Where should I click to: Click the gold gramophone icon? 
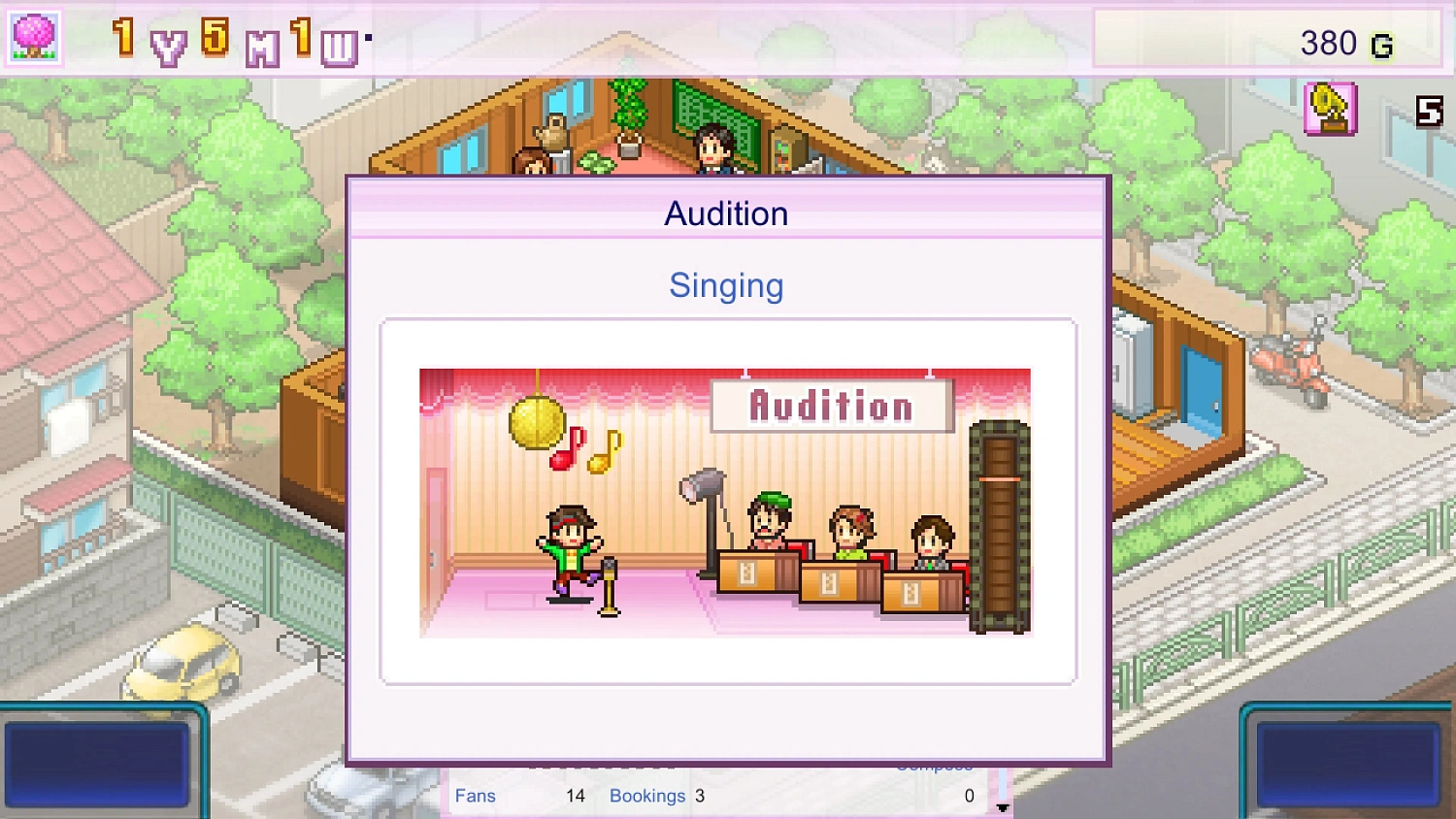[x=1330, y=109]
